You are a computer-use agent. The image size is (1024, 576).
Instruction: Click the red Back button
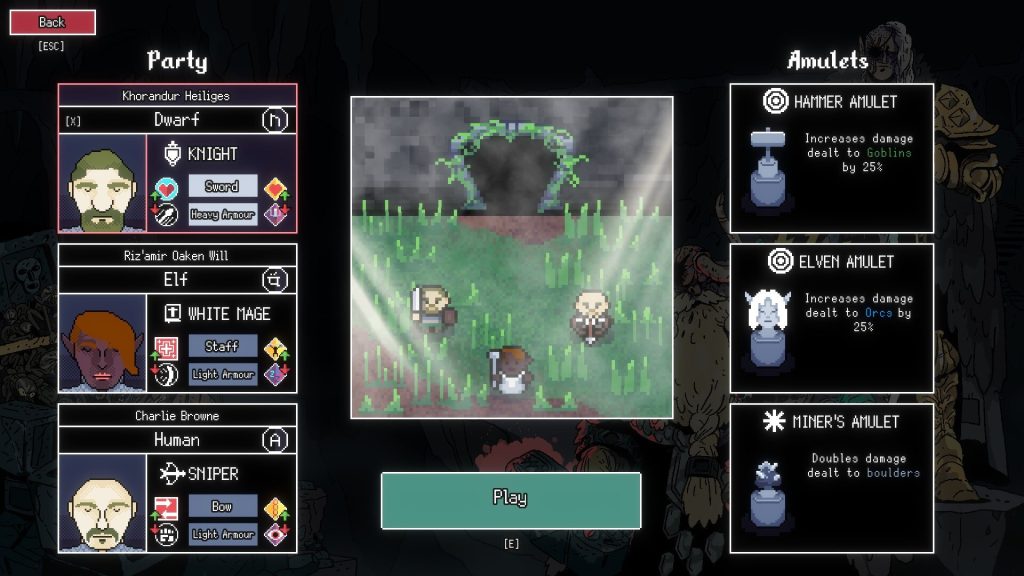pyautogui.click(x=52, y=22)
